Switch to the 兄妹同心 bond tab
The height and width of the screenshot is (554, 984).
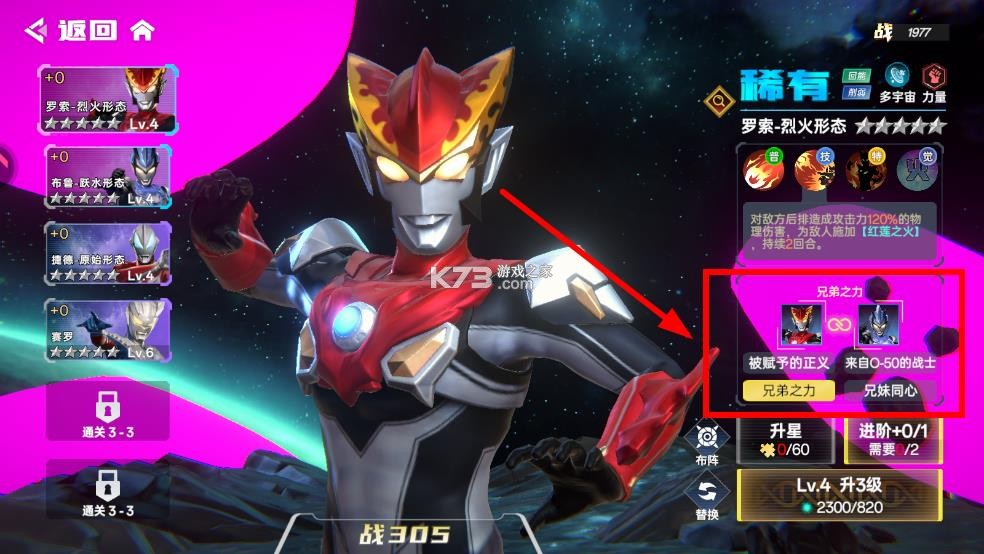[x=890, y=390]
